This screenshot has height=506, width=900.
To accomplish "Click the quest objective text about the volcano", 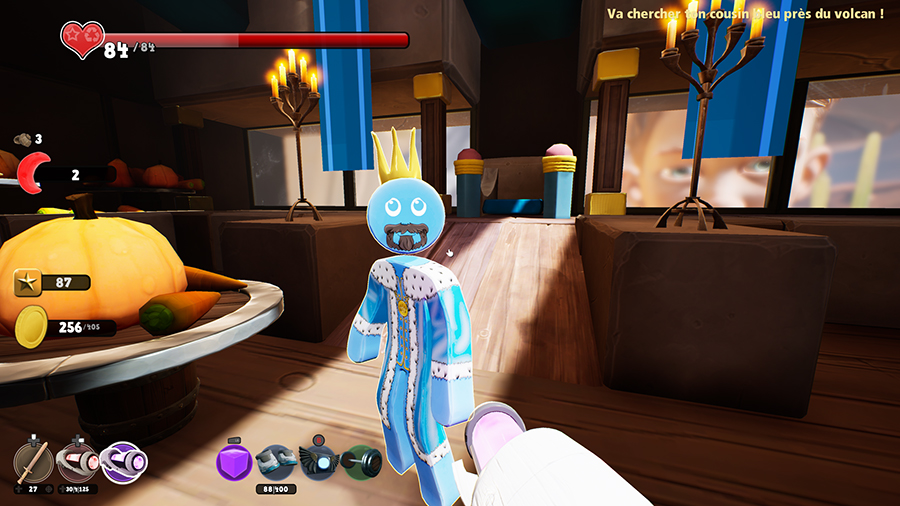I will tap(745, 14).
